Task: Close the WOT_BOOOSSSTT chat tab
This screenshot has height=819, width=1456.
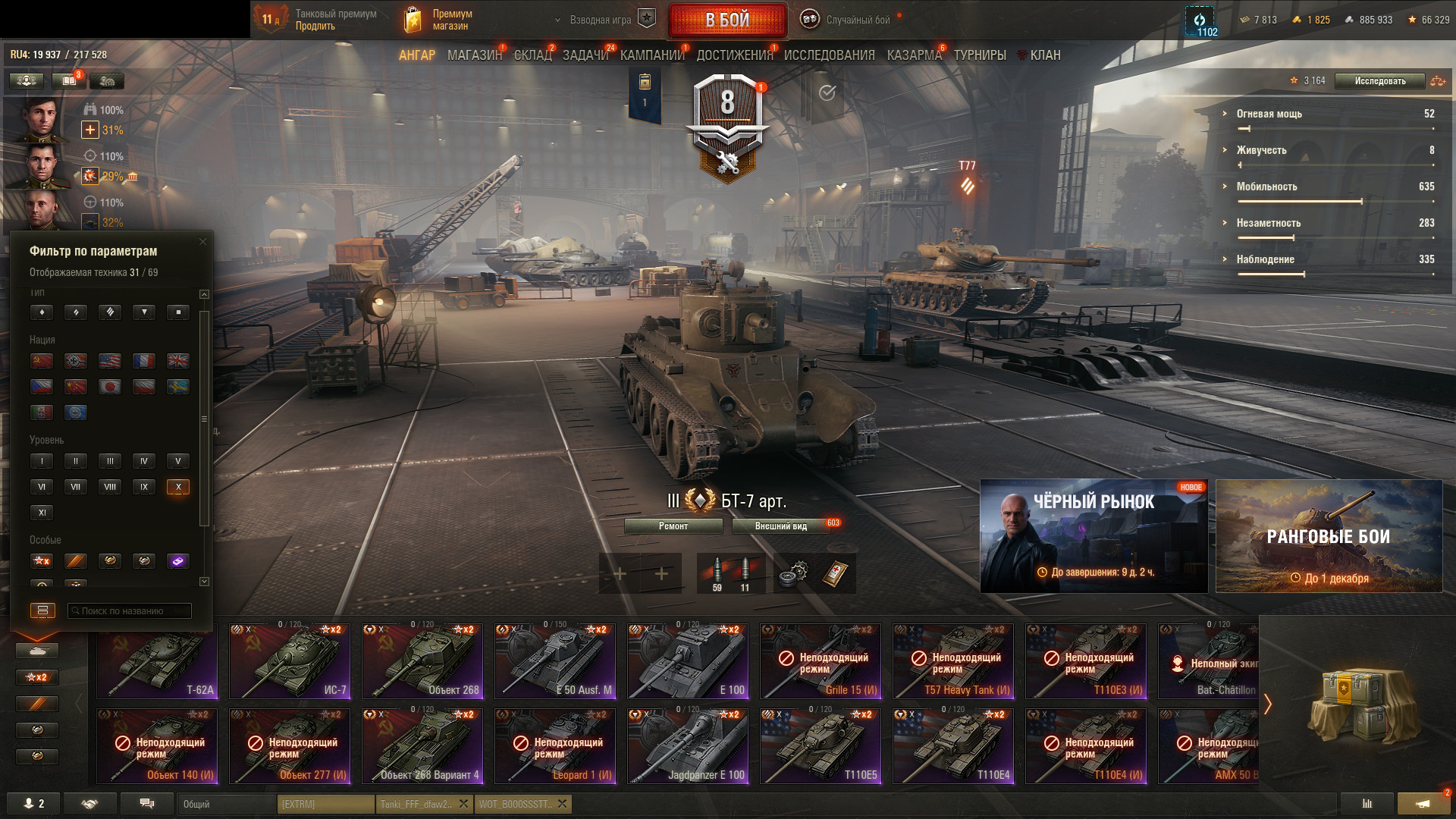Action: click(x=562, y=804)
